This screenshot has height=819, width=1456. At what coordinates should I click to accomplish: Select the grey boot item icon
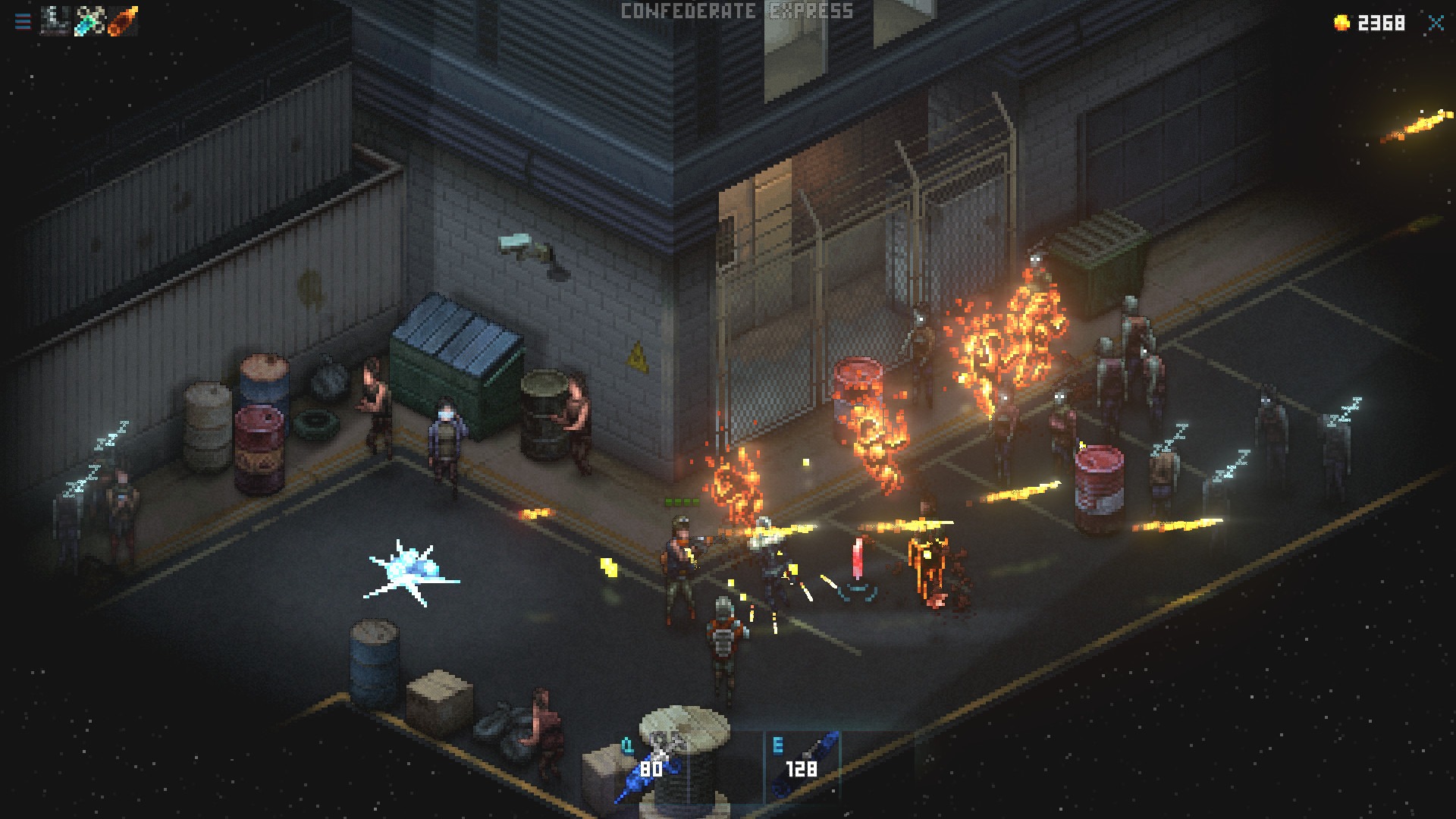pos(55,21)
